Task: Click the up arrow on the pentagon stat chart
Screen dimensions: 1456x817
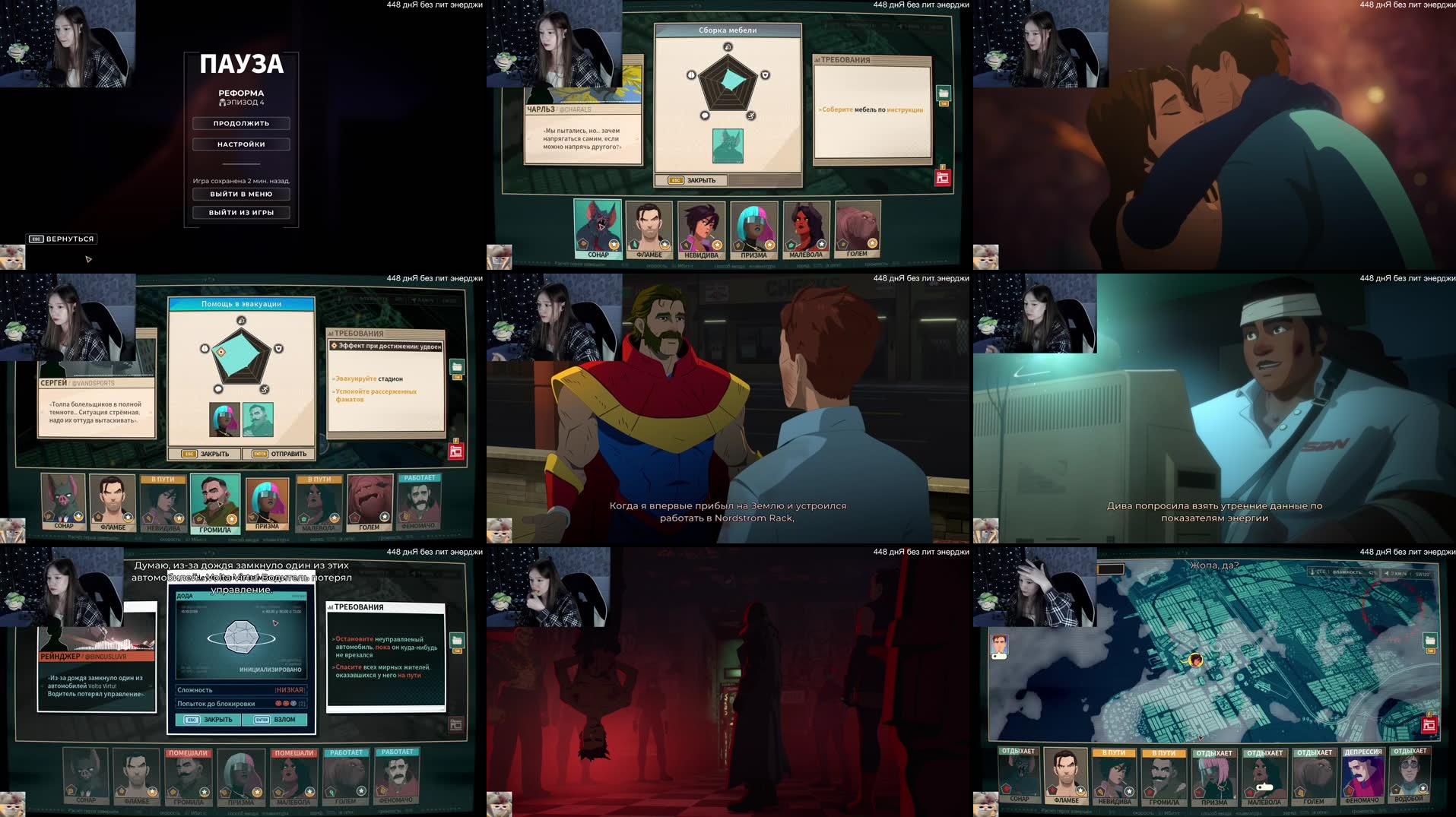Action: tap(728, 47)
